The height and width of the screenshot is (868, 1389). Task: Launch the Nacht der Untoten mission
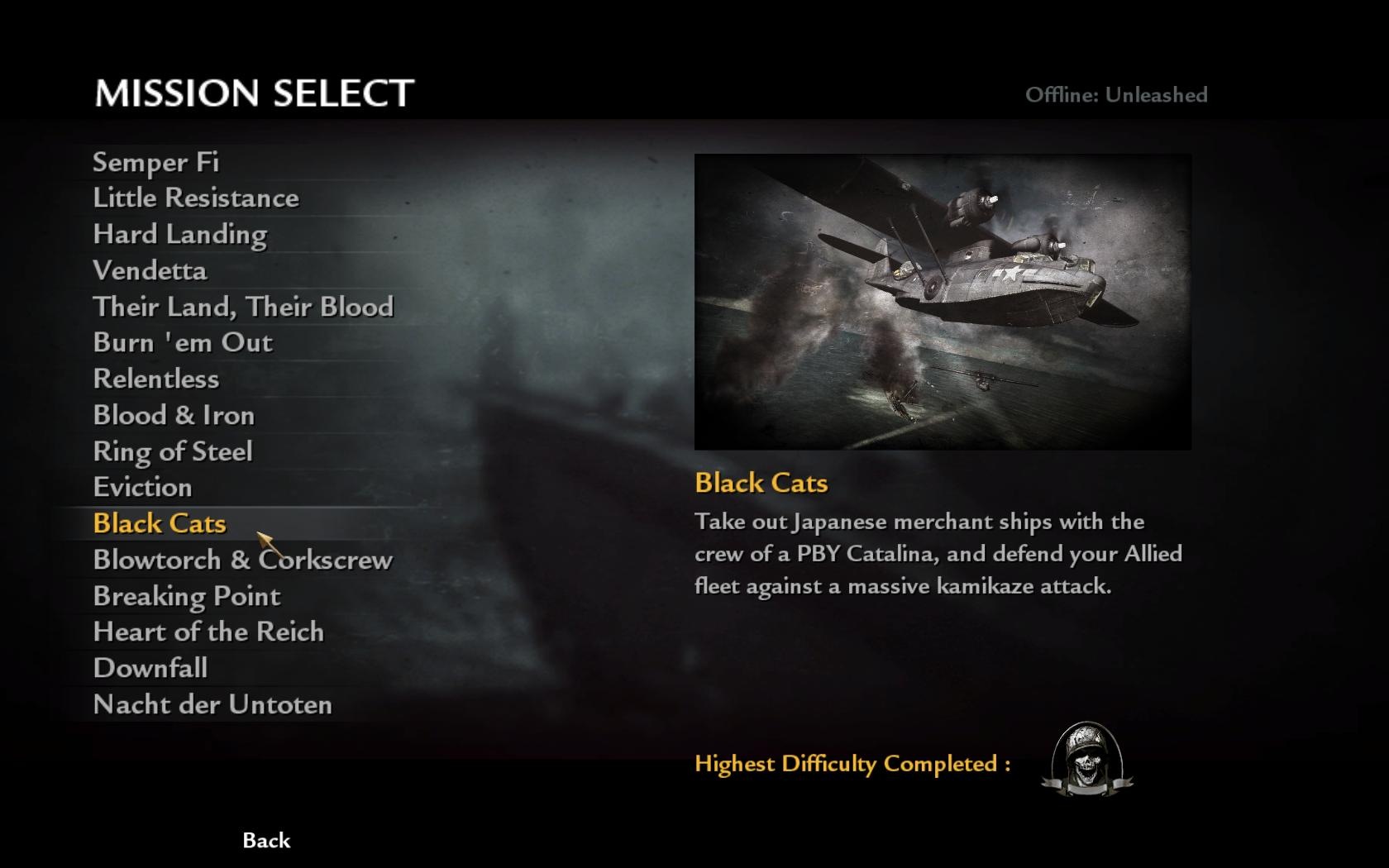pos(212,705)
